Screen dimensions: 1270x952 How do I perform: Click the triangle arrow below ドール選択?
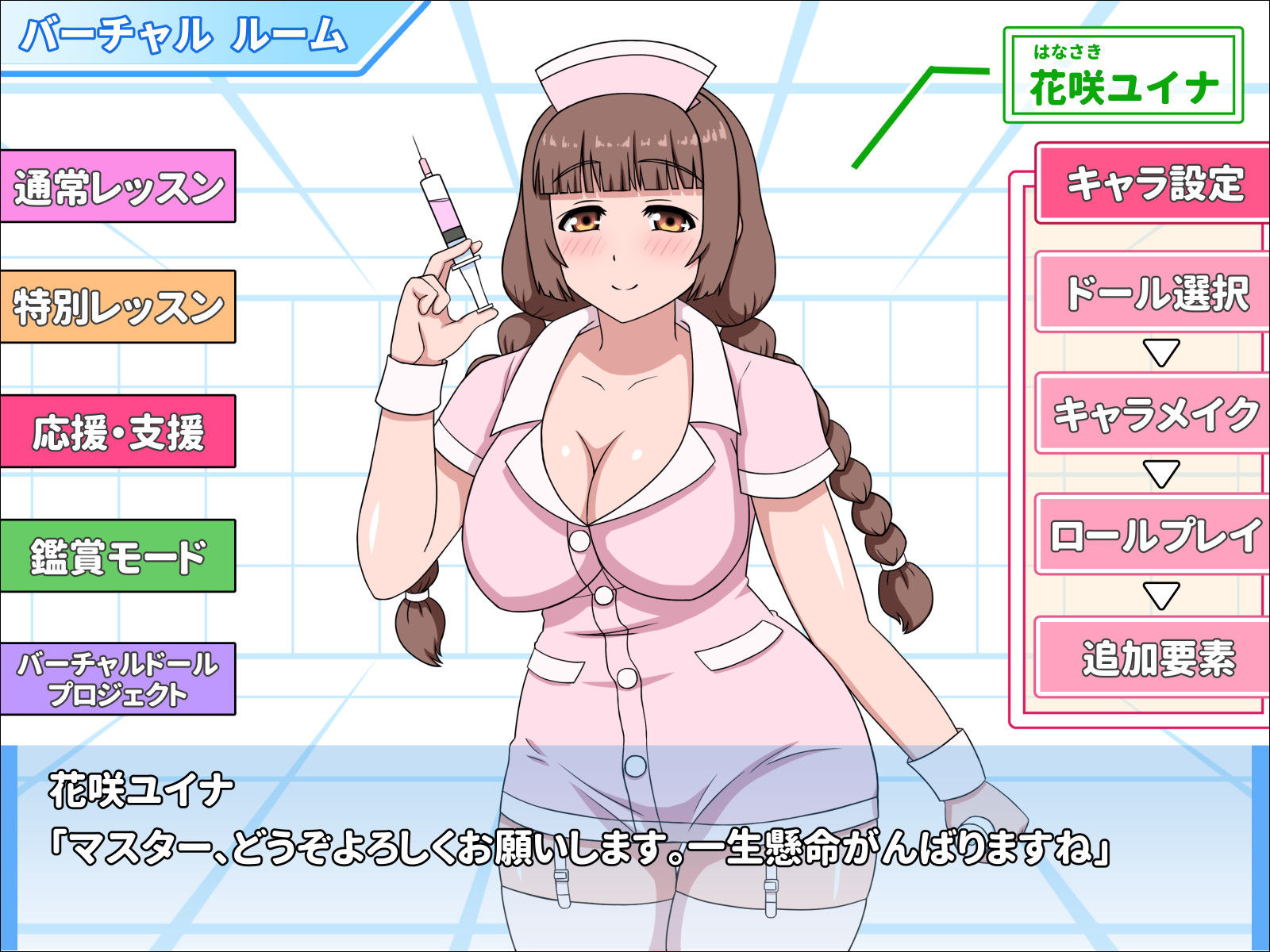1161,351
